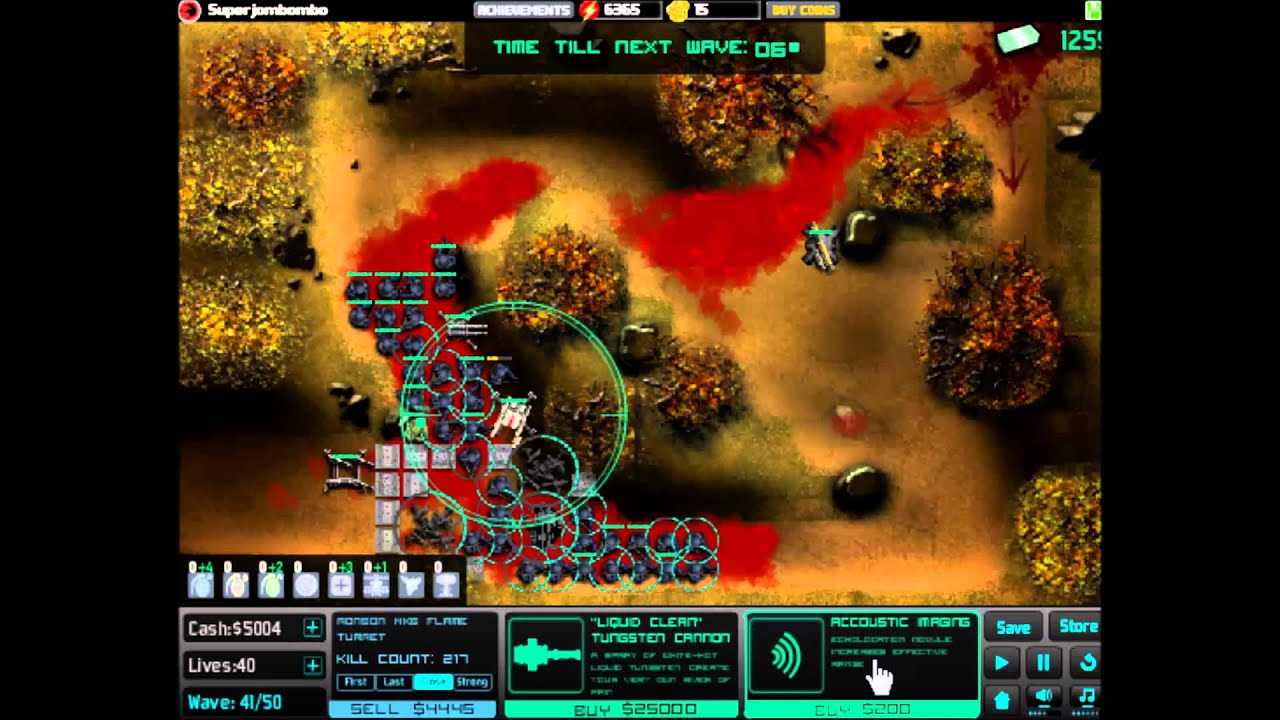The height and width of the screenshot is (720, 1280).
Task: Save the current game
Action: [1013, 627]
